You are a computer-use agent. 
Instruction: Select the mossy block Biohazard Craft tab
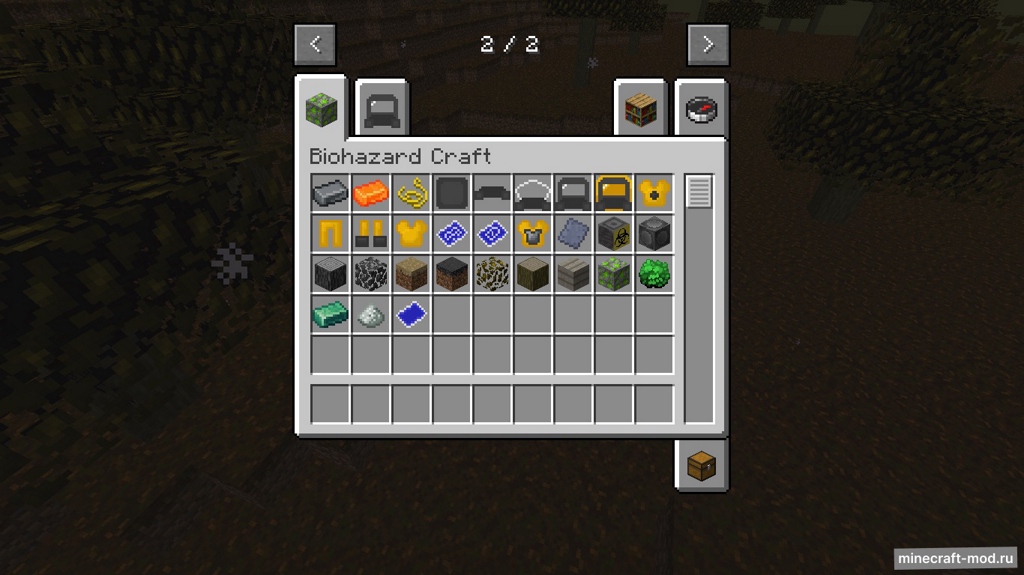pyautogui.click(x=322, y=107)
